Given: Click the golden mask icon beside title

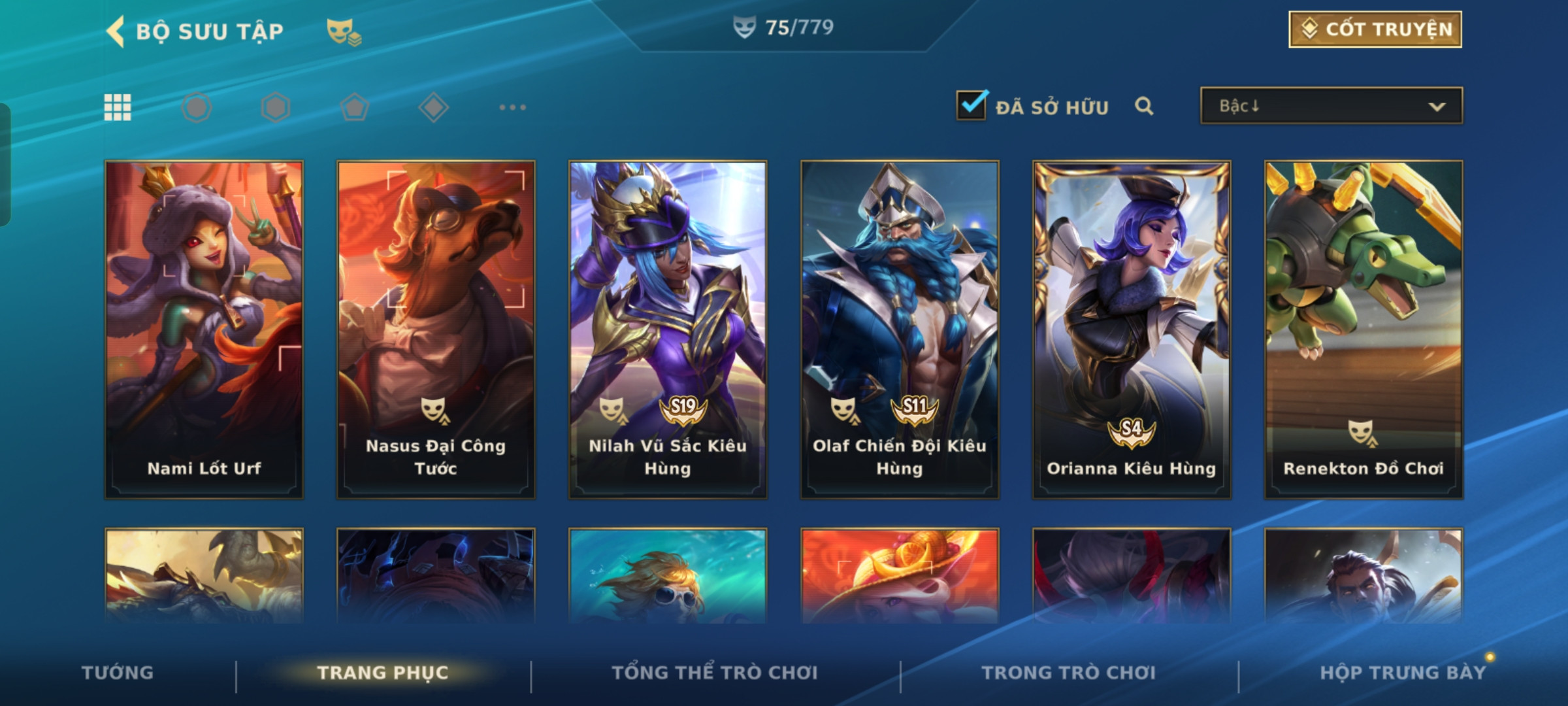Looking at the screenshot, I should click(x=343, y=31).
